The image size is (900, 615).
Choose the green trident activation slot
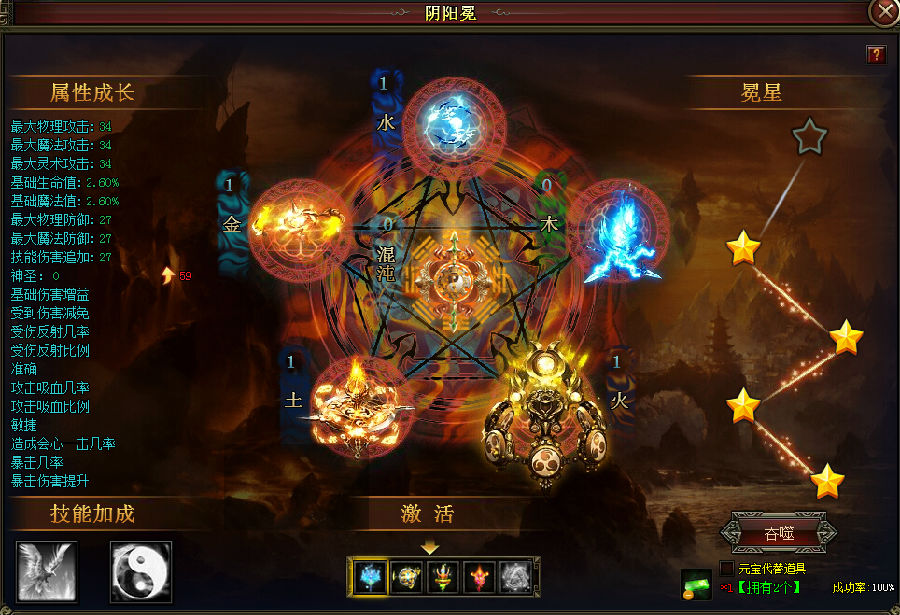click(x=444, y=575)
